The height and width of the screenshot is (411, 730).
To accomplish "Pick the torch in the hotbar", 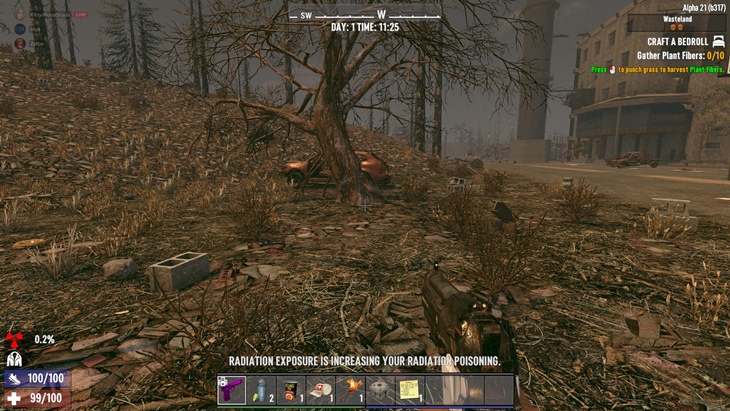I will [x=350, y=389].
